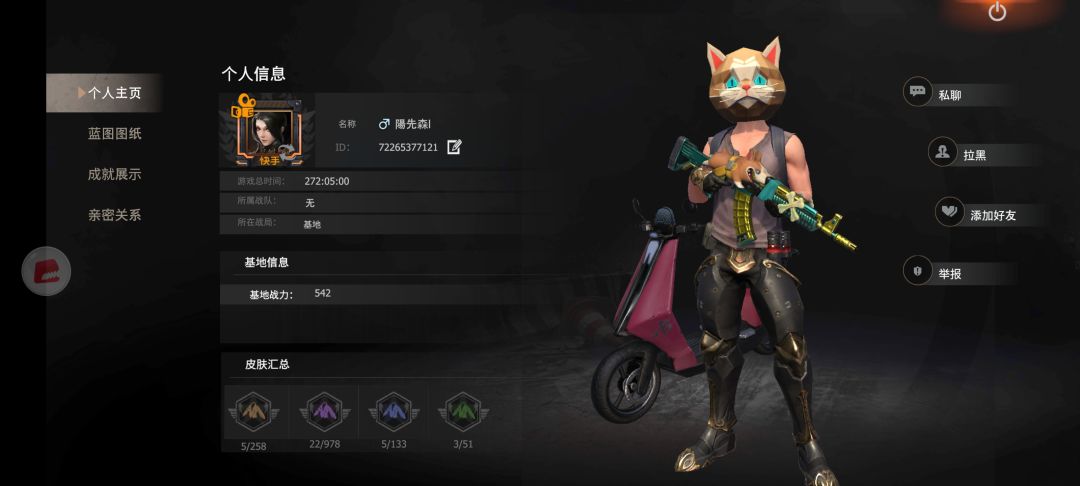Click the edit icon beside the player ID
Viewport: 1080px width, 486px height.
click(454, 147)
